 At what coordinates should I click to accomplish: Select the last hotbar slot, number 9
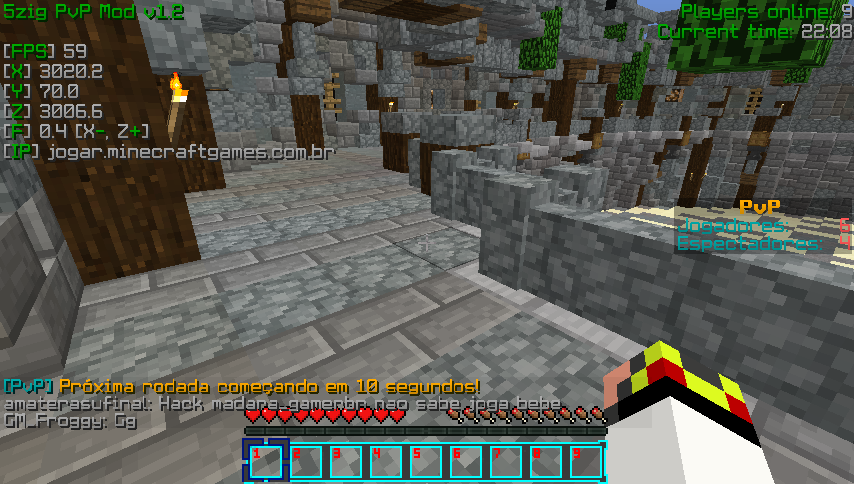pyautogui.click(x=585, y=462)
